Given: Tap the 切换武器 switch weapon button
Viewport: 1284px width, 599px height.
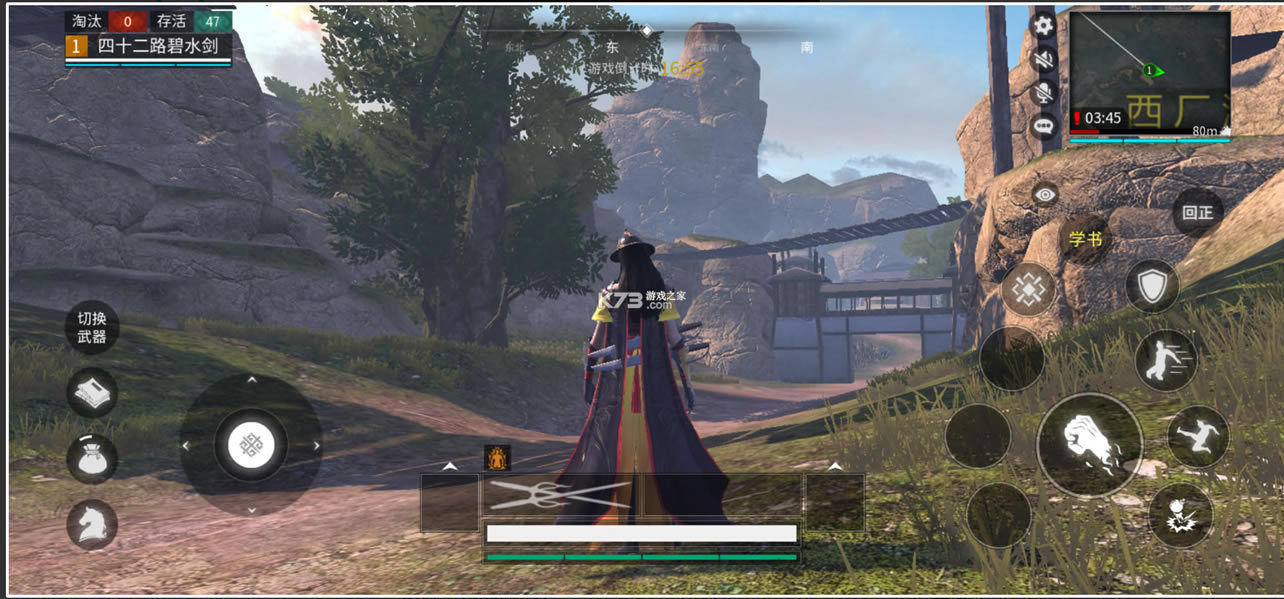Looking at the screenshot, I should click(x=92, y=328).
